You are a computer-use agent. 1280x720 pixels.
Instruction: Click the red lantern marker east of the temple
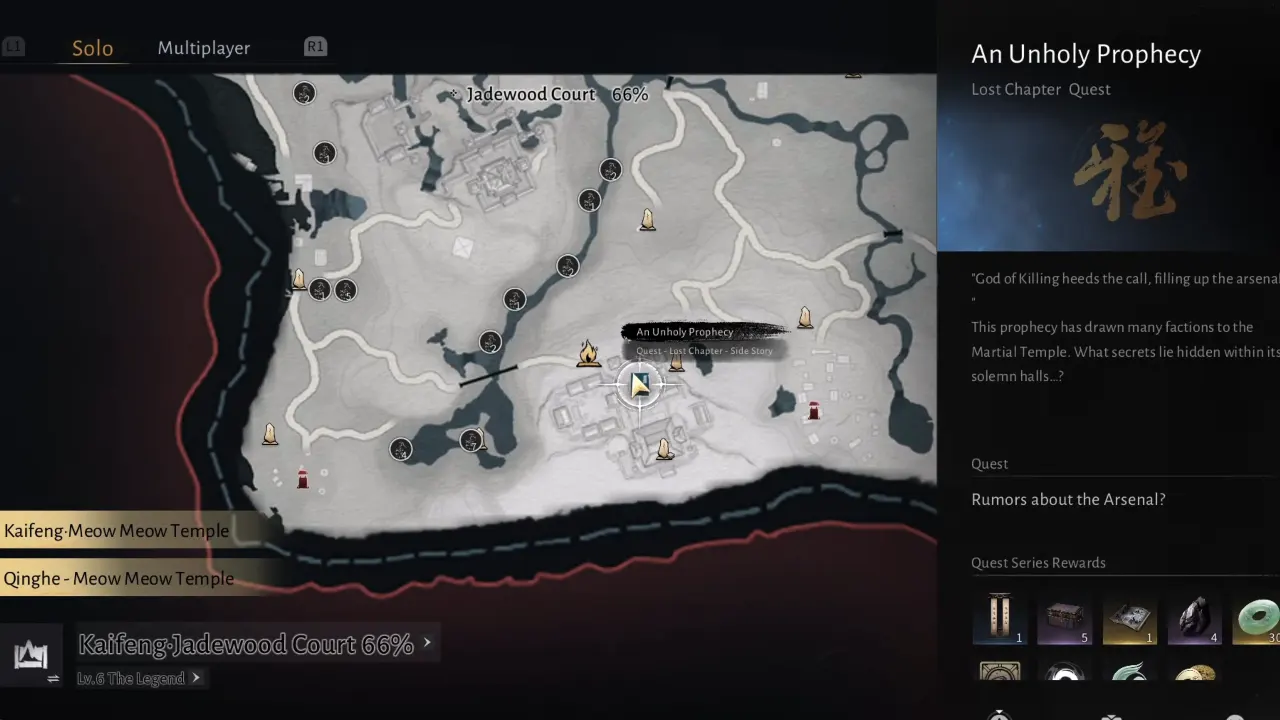point(813,408)
